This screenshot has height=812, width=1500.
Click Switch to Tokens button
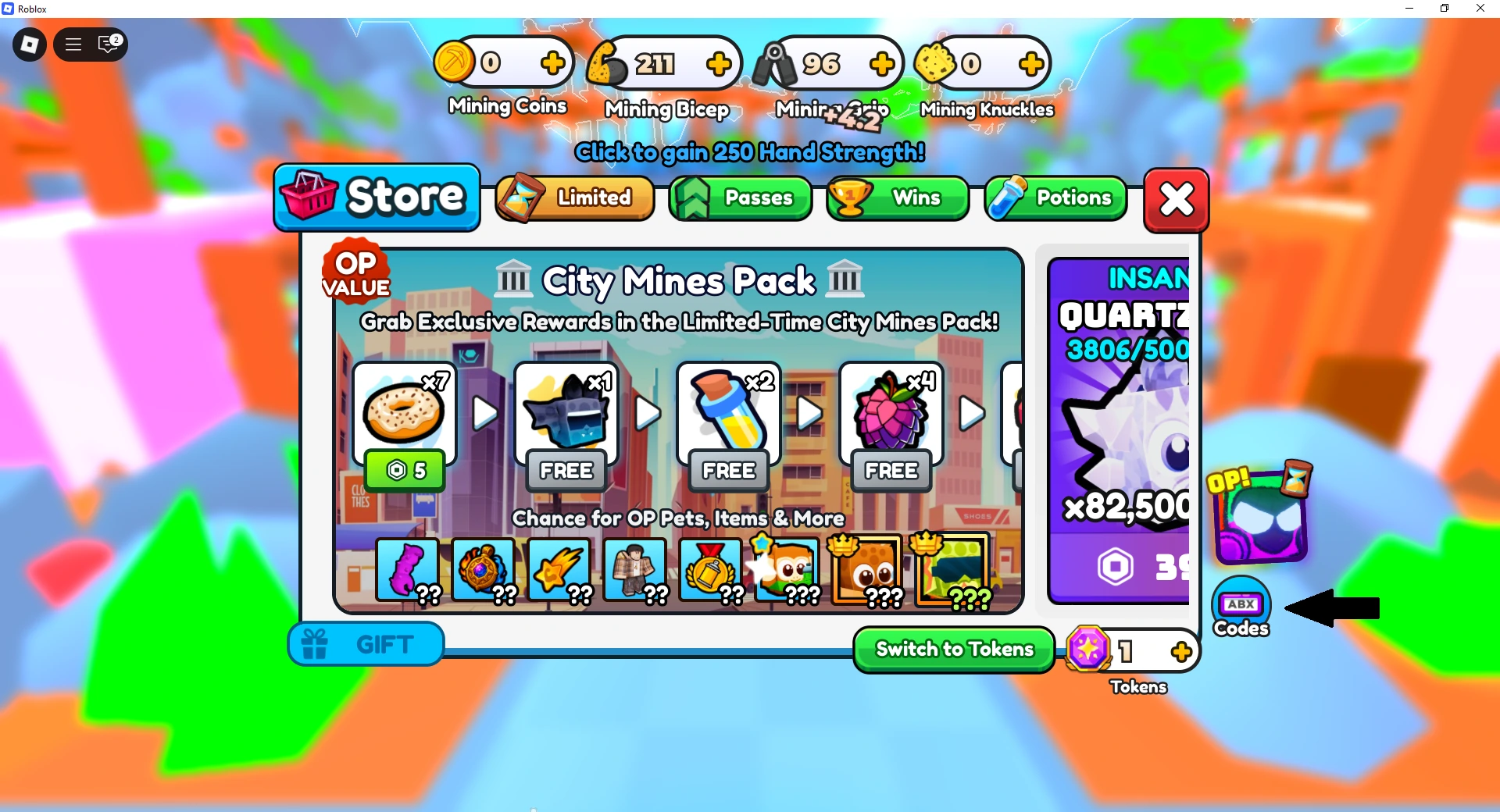coord(954,650)
